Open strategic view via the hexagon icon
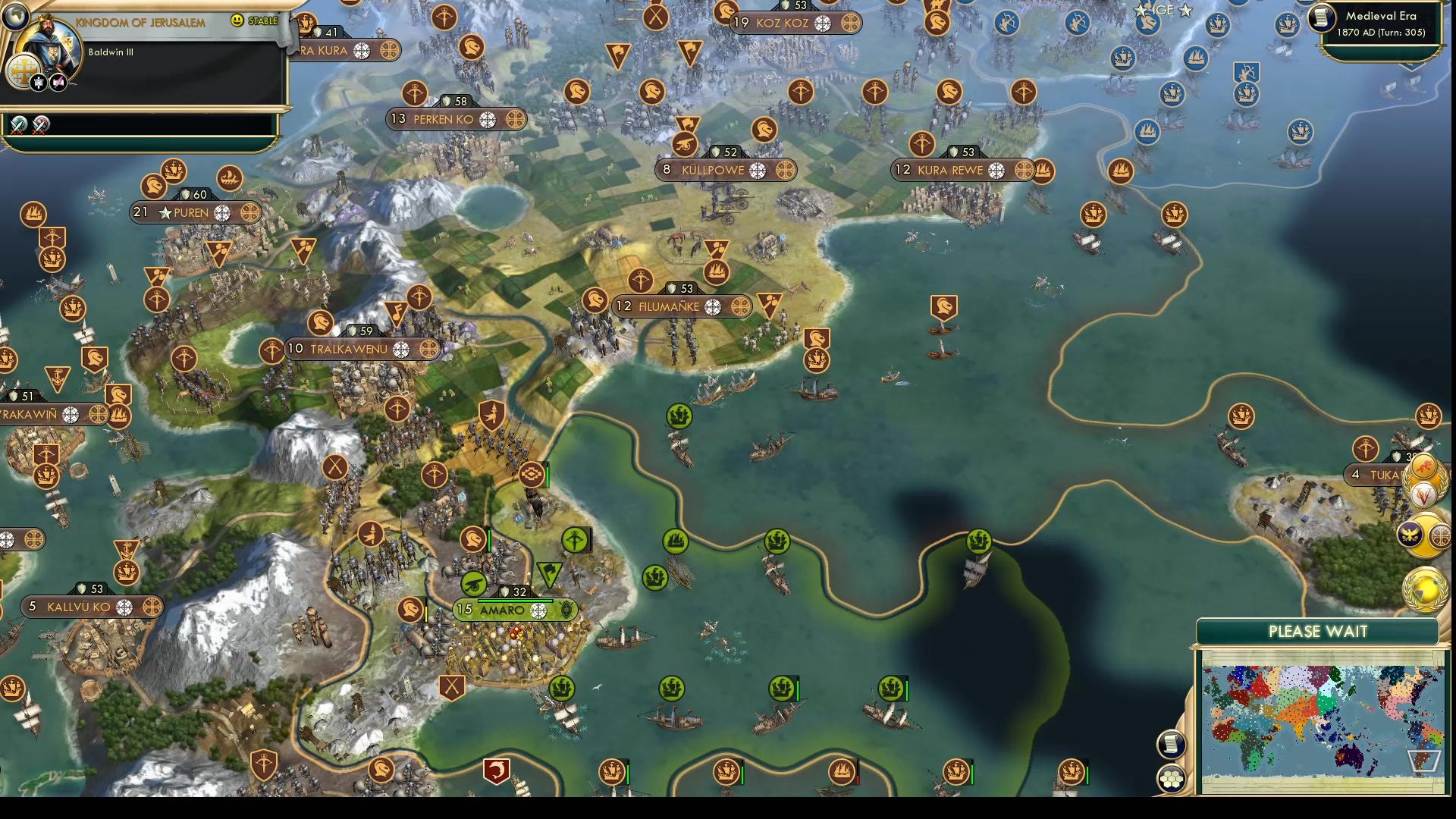The width and height of the screenshot is (1456, 819). click(x=1170, y=779)
